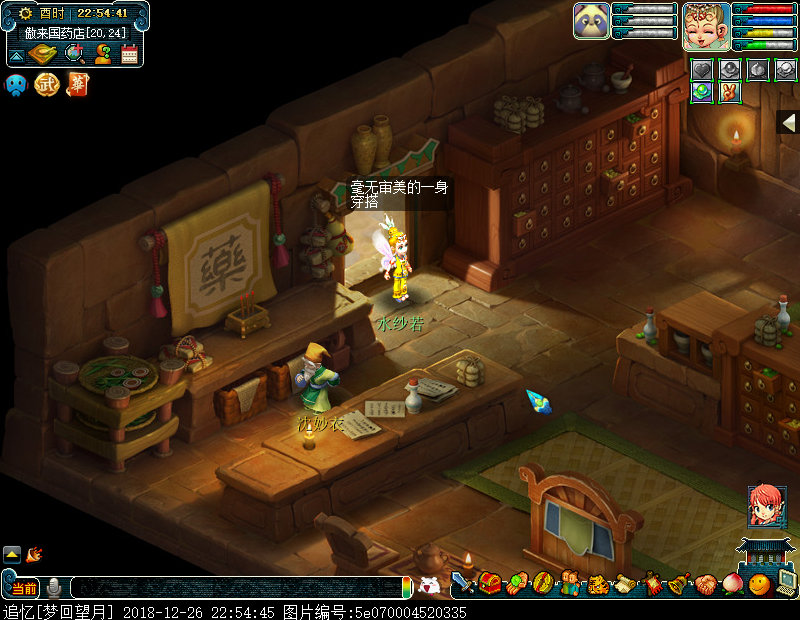Viewport: 800px width, 620px height.
Task: Open the sword attack icon
Action: coord(463,582)
